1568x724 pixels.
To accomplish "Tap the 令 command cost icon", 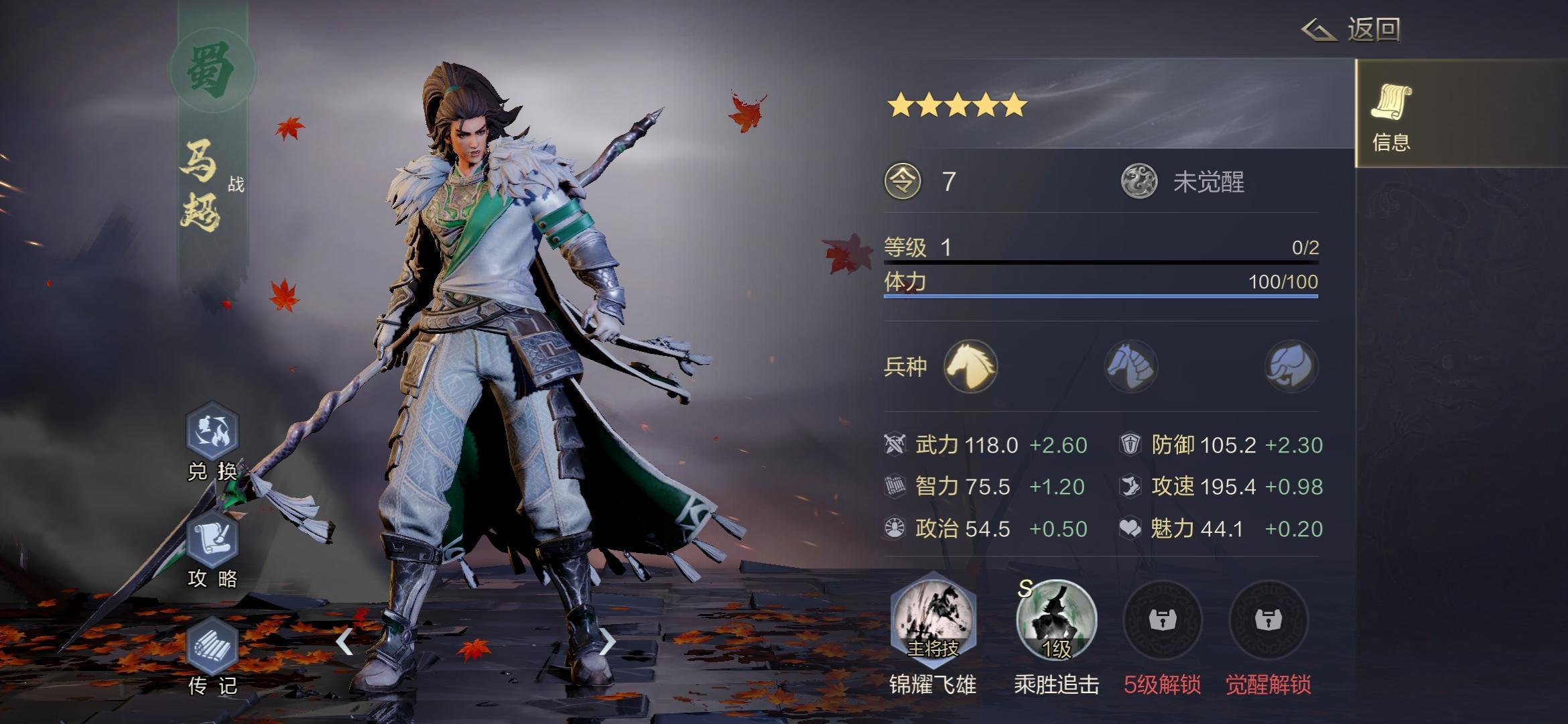I will (903, 182).
